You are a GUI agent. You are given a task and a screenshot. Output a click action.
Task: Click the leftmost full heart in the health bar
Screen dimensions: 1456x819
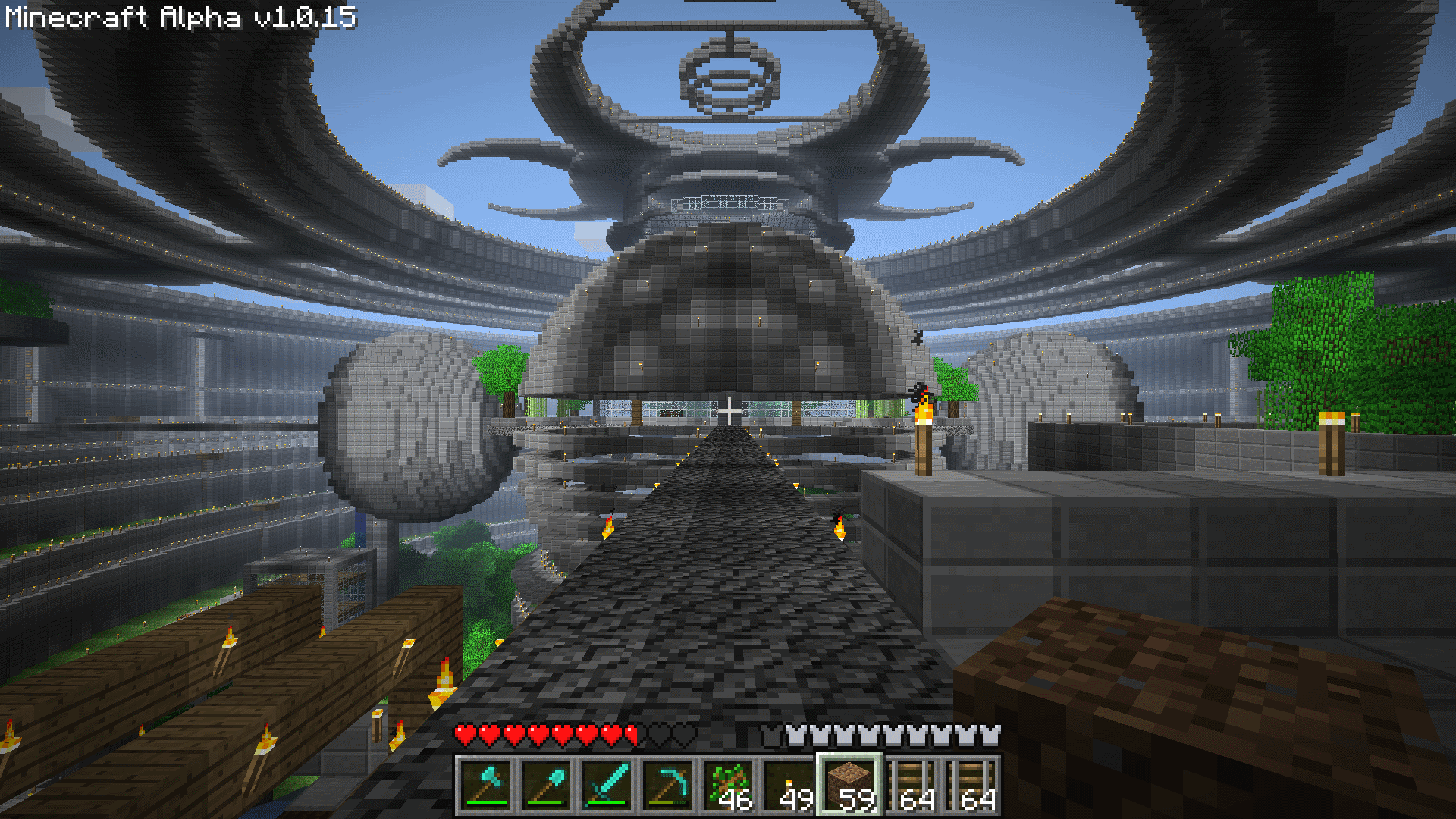465,733
